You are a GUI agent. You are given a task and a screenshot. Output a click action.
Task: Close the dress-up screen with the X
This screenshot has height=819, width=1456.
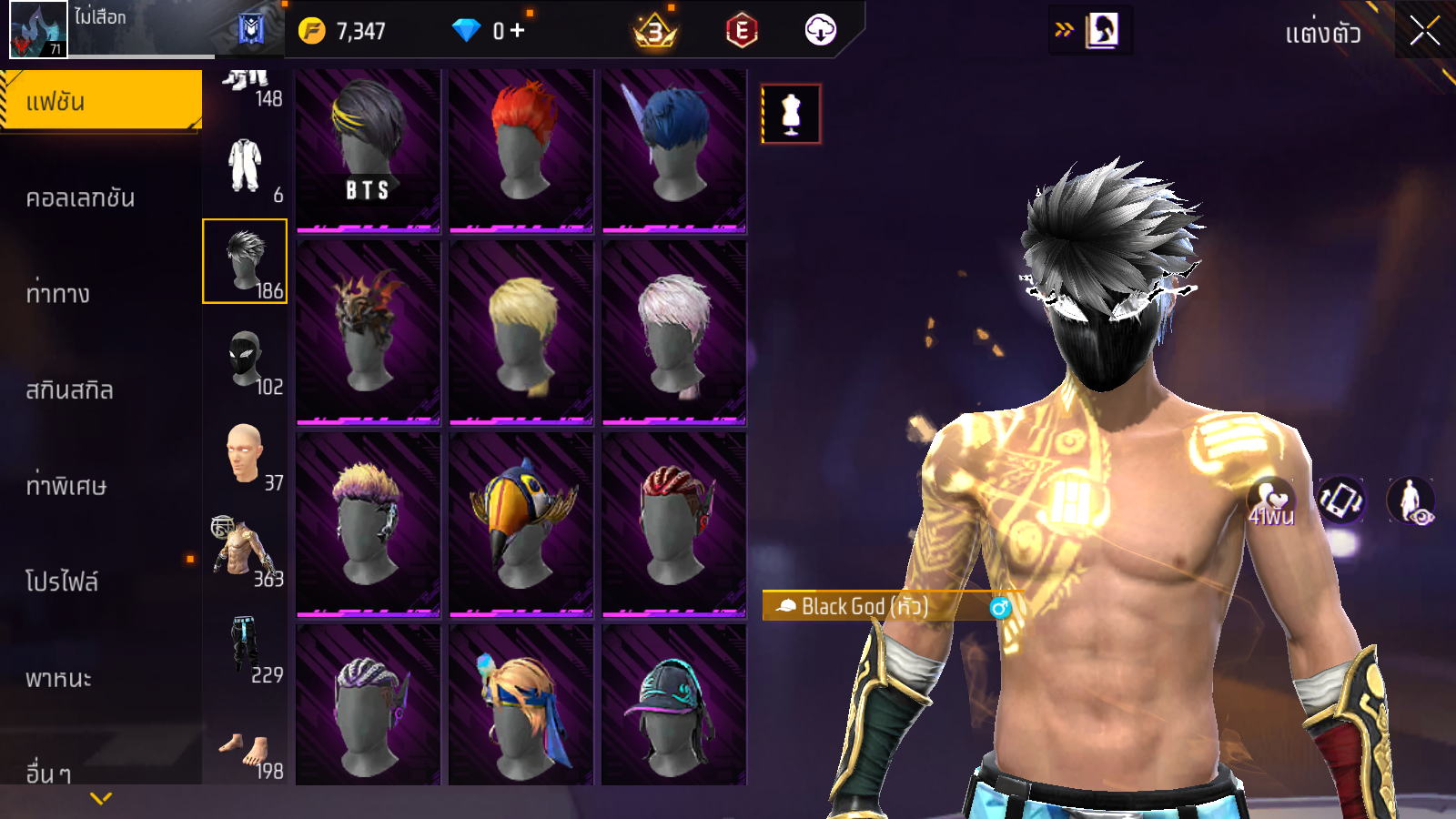coord(1424,31)
